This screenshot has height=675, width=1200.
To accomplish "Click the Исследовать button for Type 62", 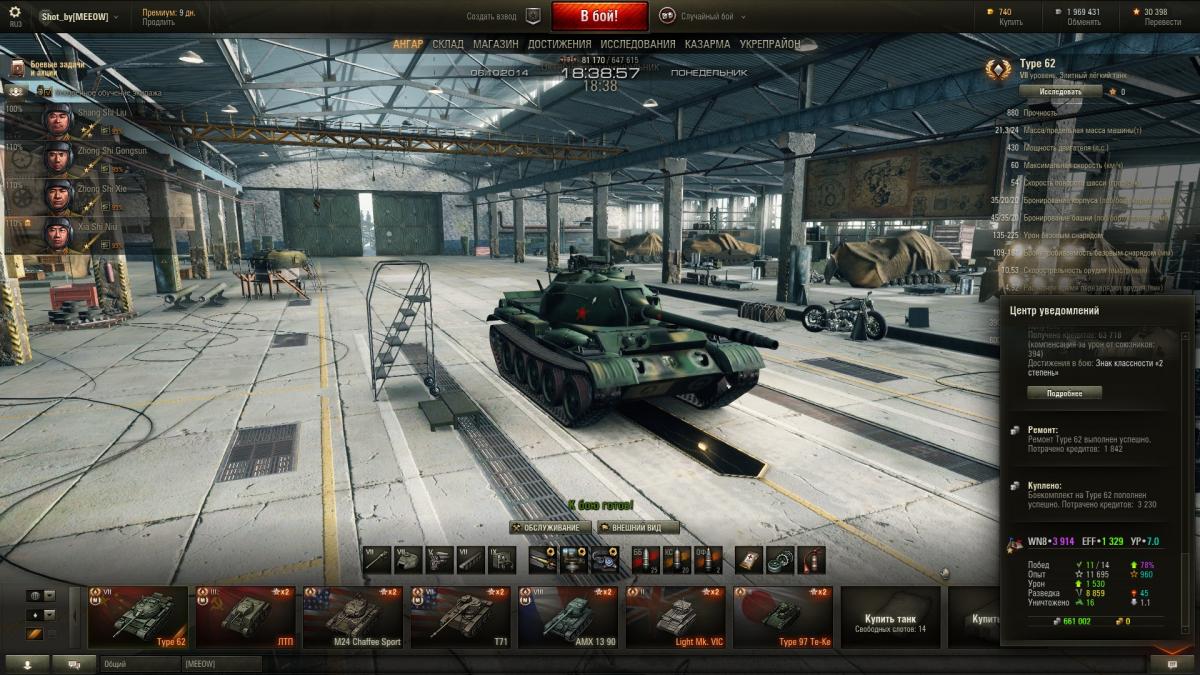I will point(1060,91).
